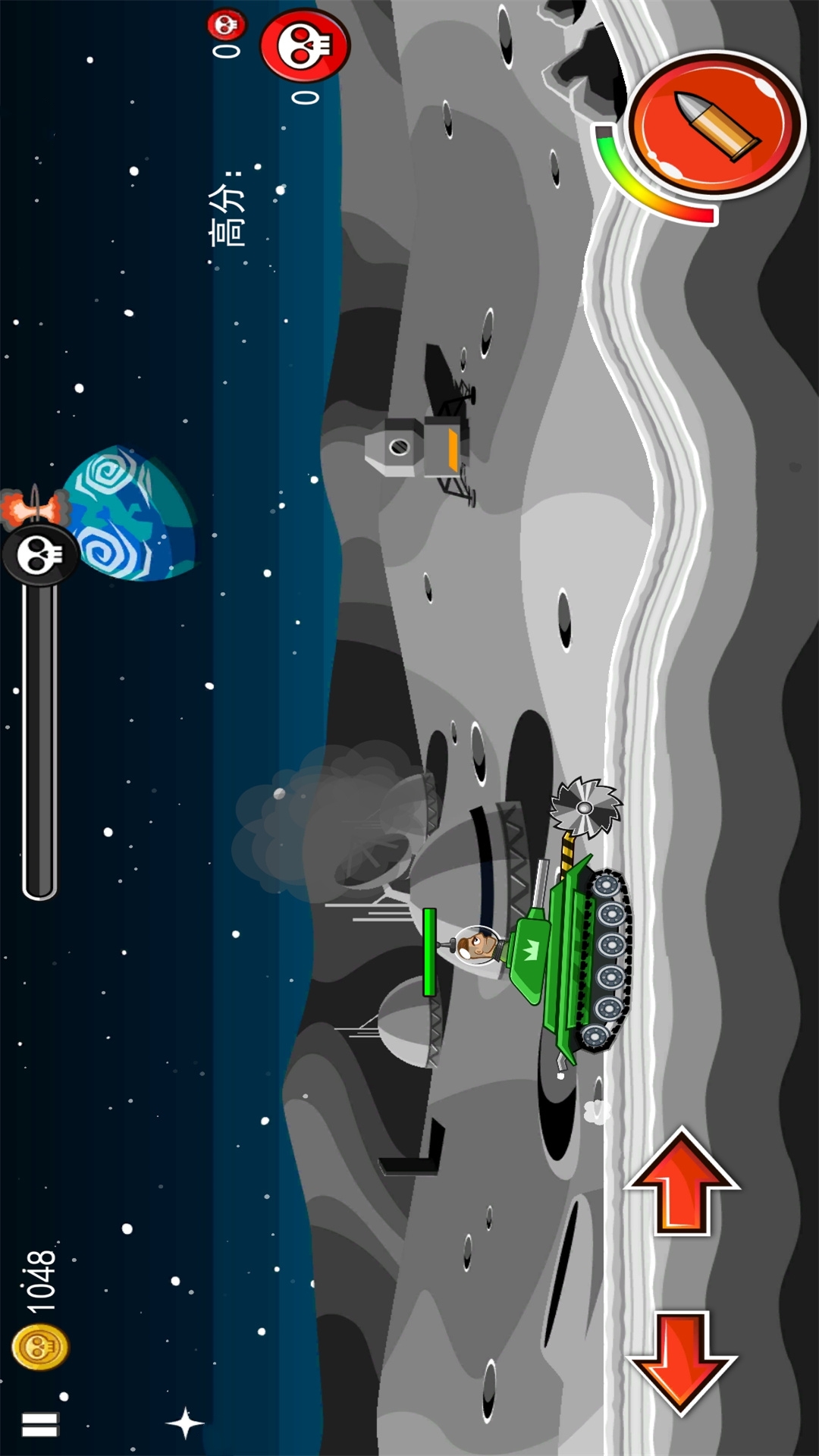The height and width of the screenshot is (1456, 819).
Task: Pause the game with the pause icon
Action: [x=39, y=1424]
